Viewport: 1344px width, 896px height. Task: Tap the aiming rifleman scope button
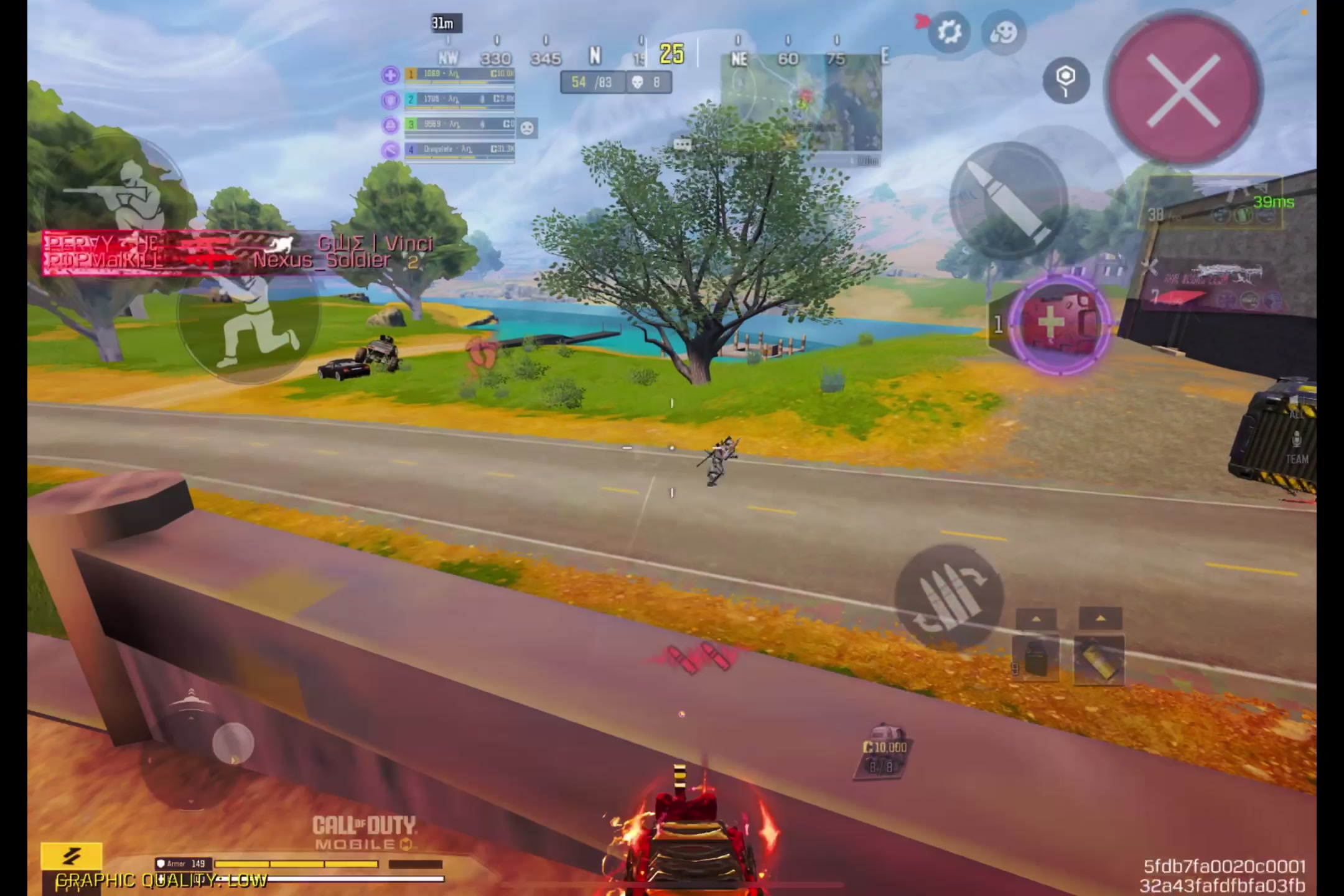[x=118, y=194]
